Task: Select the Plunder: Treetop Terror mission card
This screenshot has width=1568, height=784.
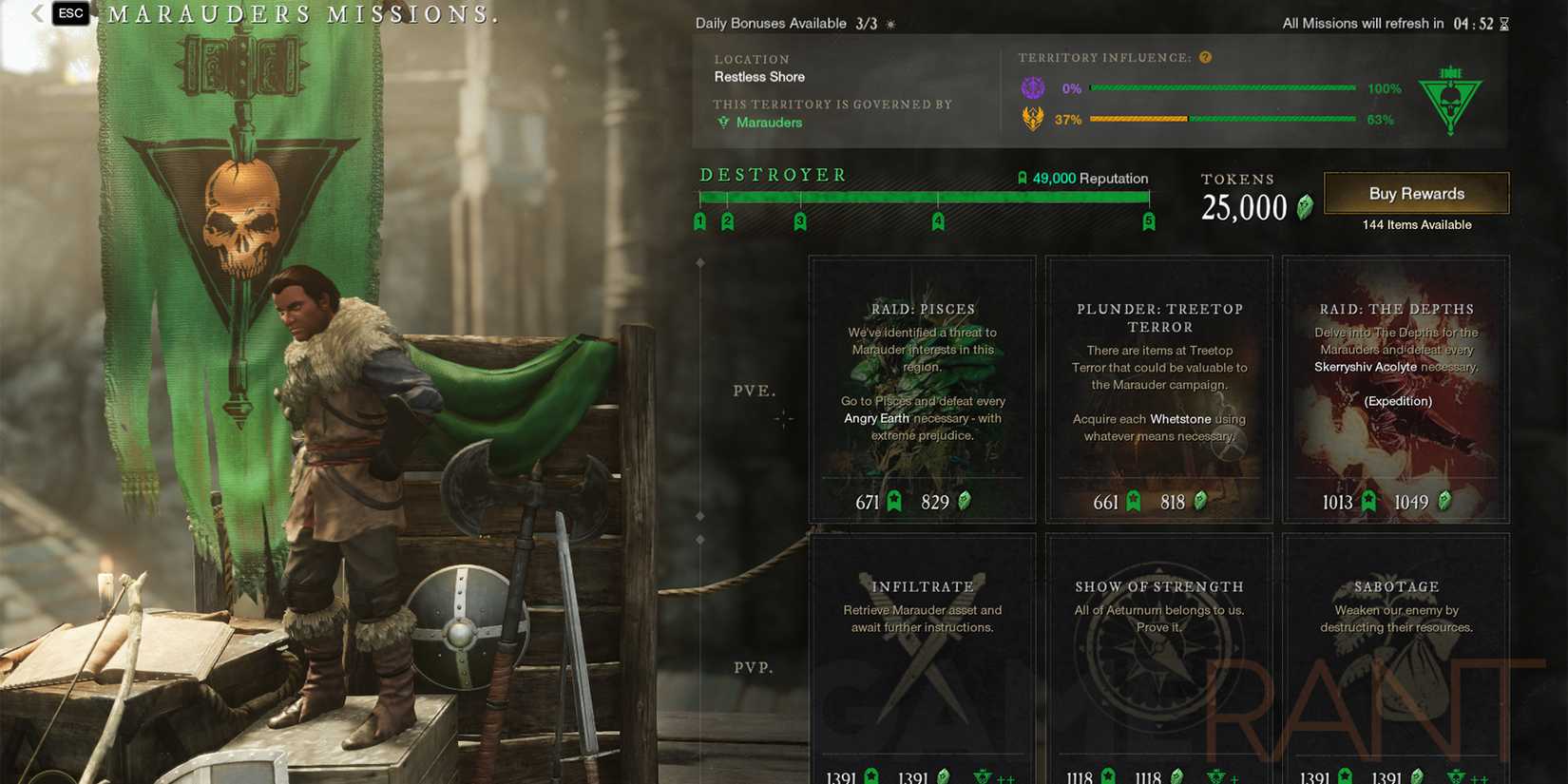Action: pos(1158,388)
